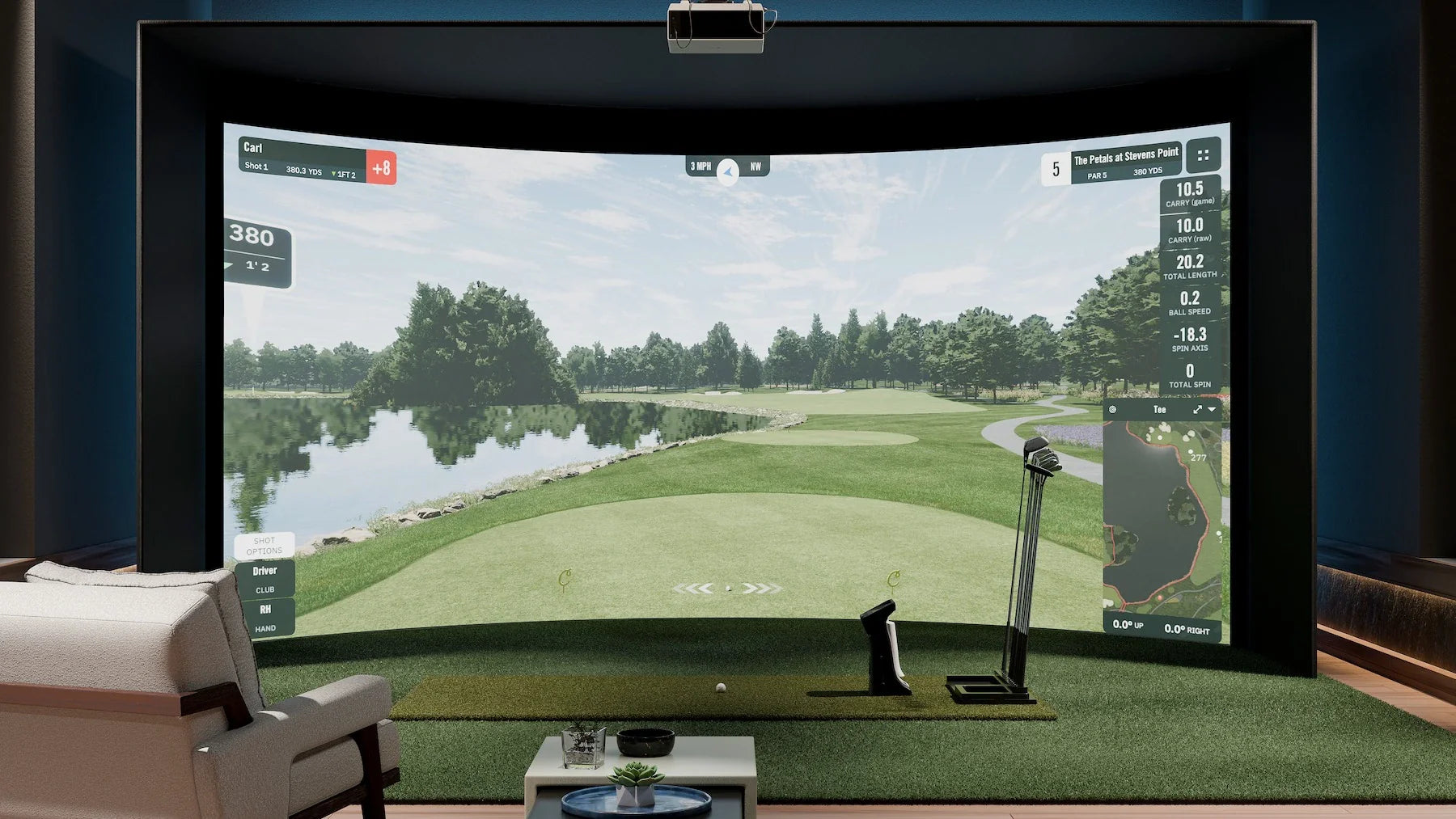
Task: Select the Petals at Stevens Point hole banner
Action: coord(1125,159)
